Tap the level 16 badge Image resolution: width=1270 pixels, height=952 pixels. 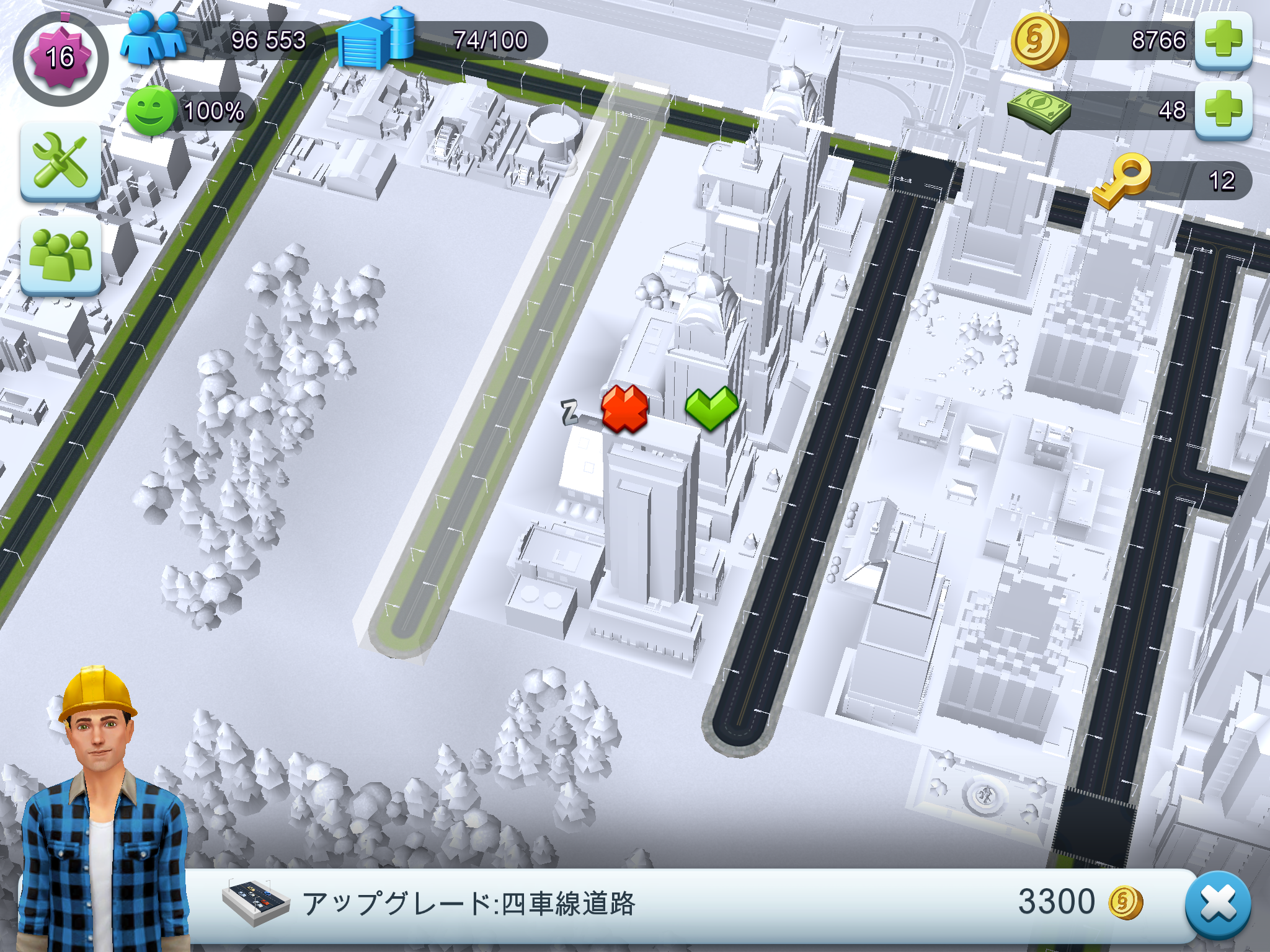click(x=60, y=58)
